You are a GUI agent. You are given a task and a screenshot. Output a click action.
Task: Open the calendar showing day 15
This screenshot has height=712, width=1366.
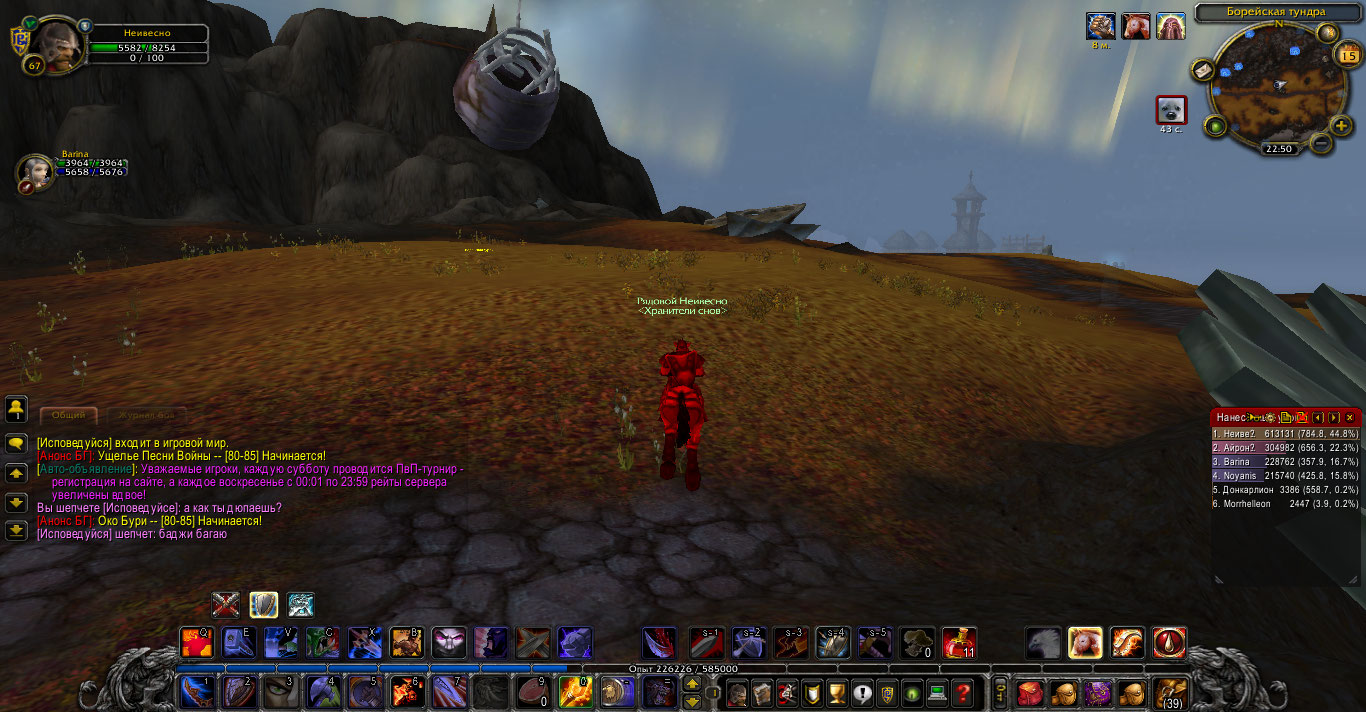pyautogui.click(x=1346, y=56)
